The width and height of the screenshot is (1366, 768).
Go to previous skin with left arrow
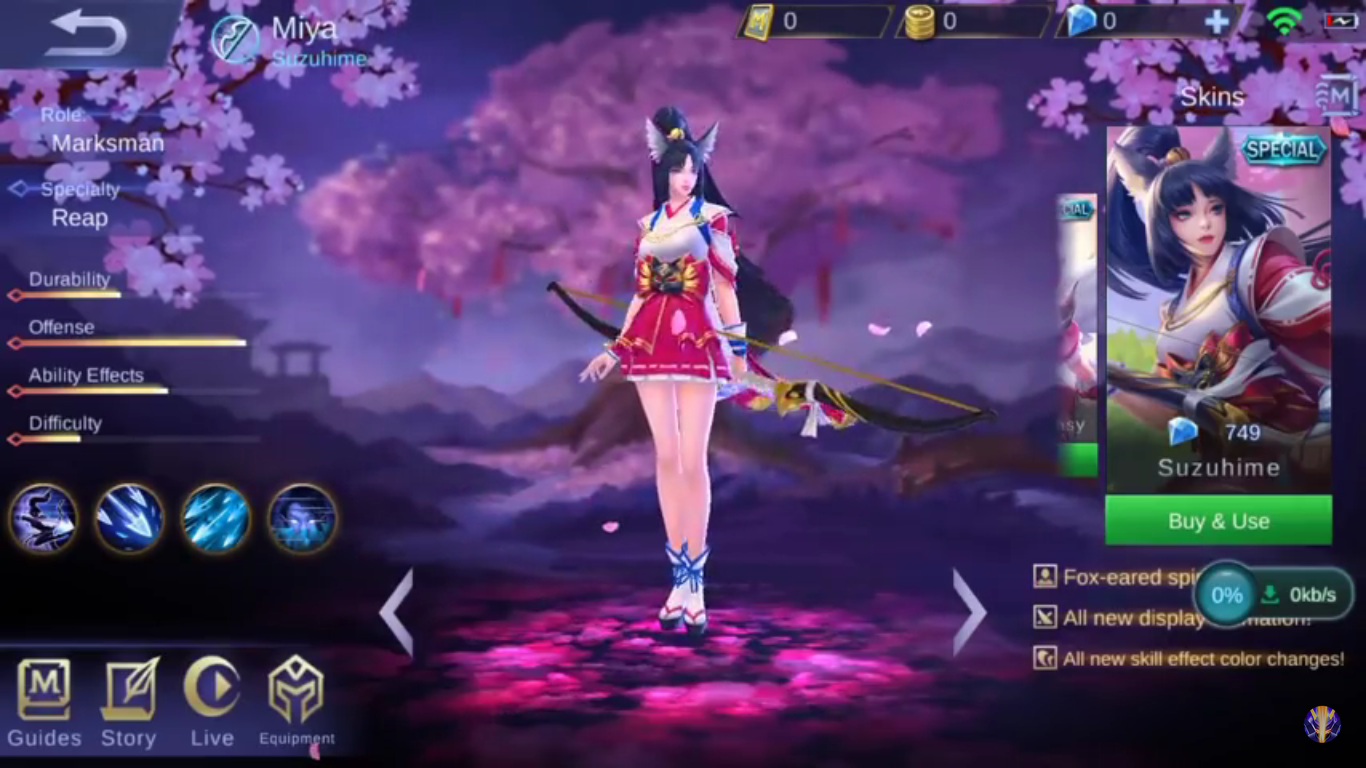tap(398, 610)
